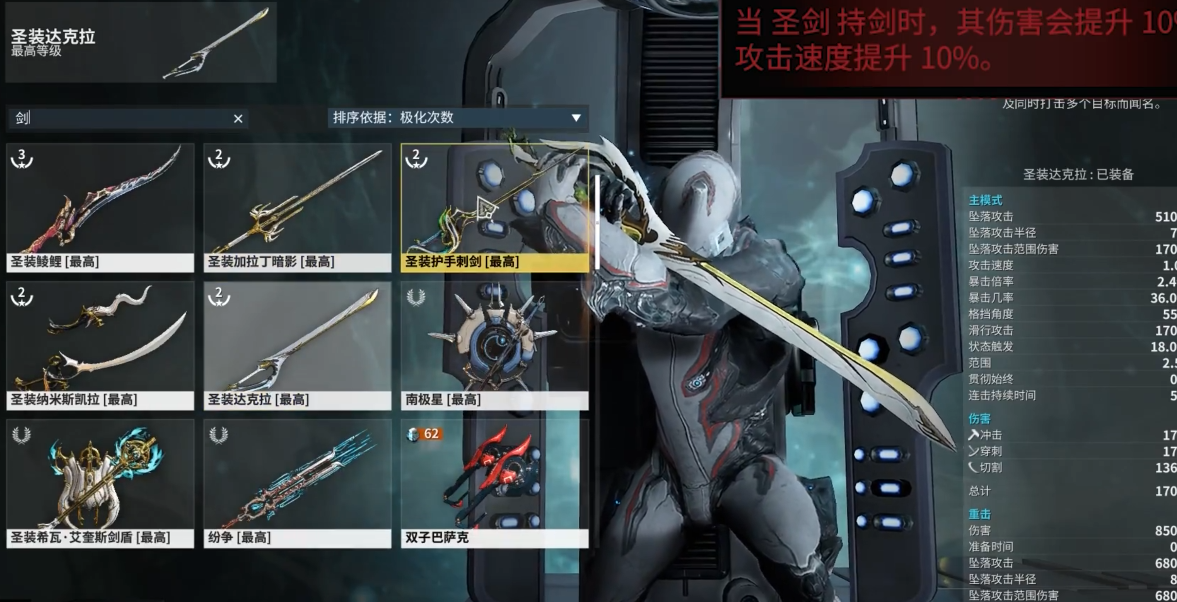This screenshot has width=1177, height=602.
Task: Select 圣装护手刺剑 weapon tile
Action: (x=494, y=207)
